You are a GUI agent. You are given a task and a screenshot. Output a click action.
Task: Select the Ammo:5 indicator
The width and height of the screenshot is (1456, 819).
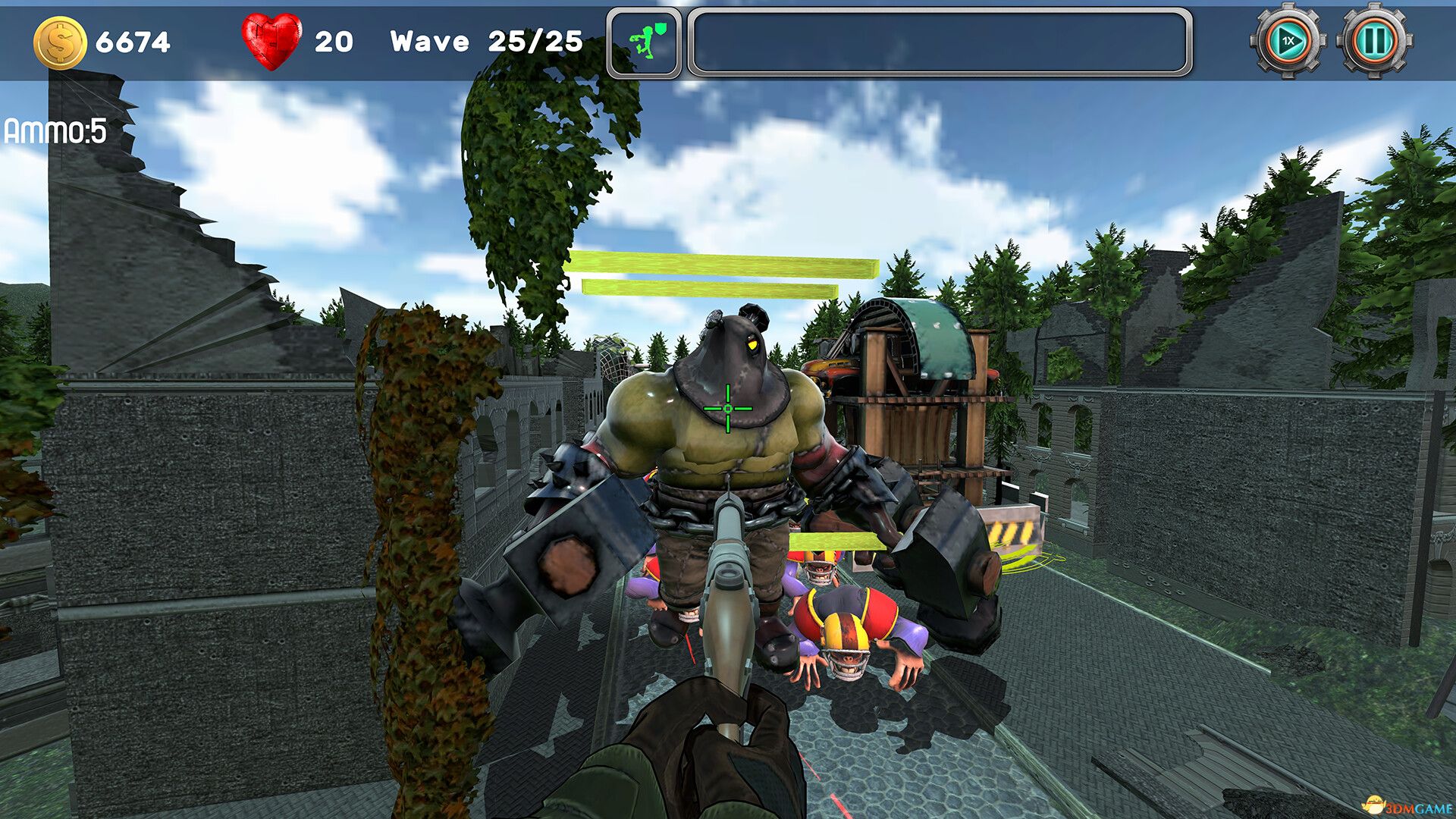[x=55, y=131]
